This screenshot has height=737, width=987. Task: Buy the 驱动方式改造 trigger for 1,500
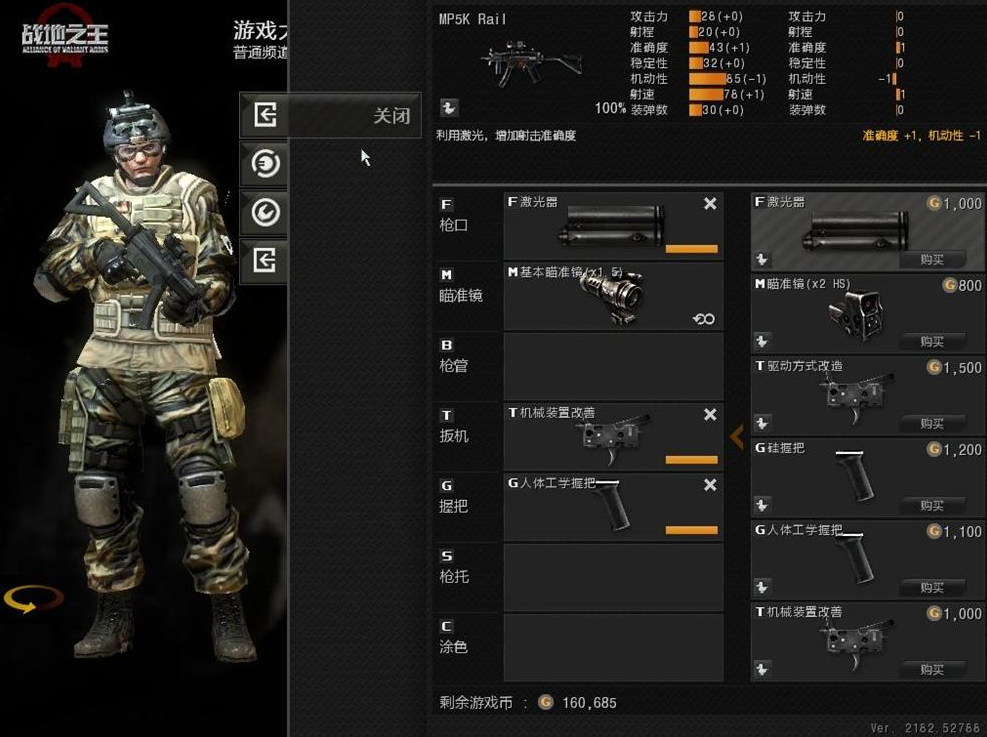[932, 423]
